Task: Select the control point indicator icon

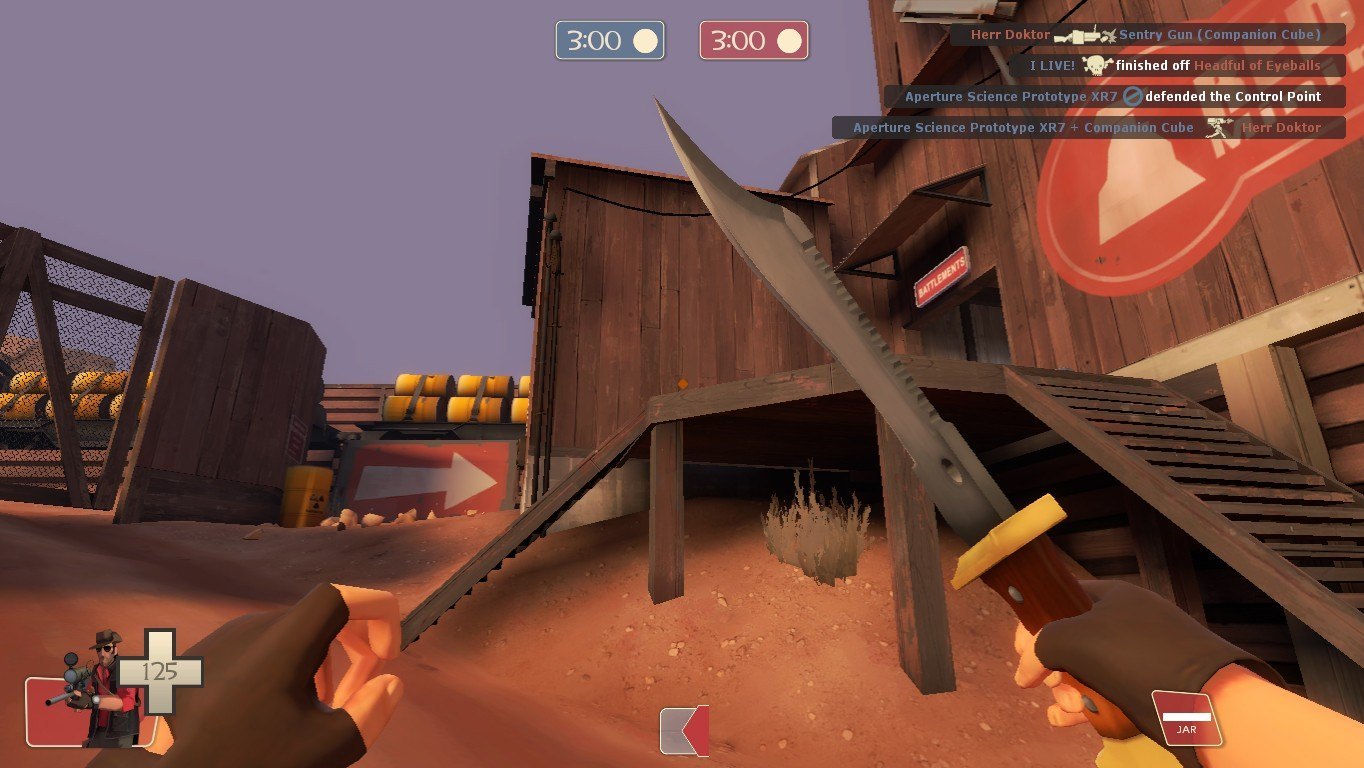Action: [x=685, y=730]
